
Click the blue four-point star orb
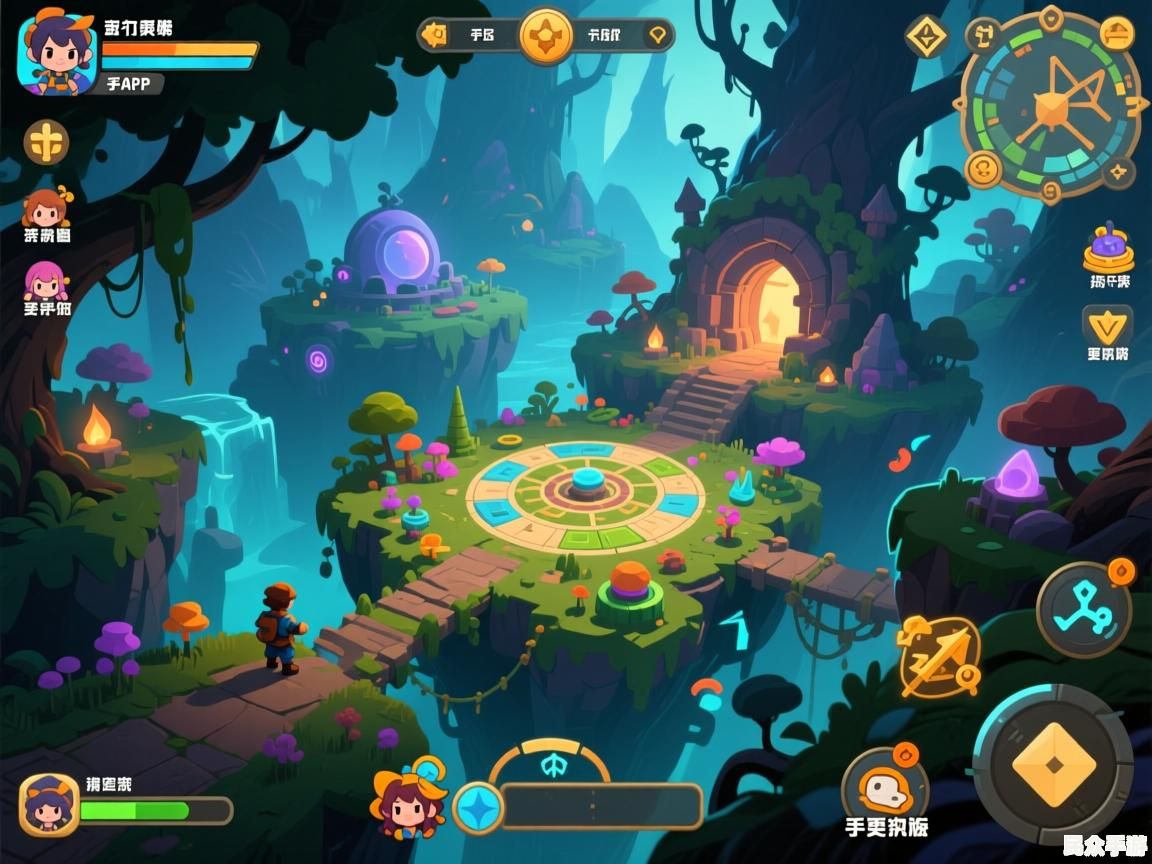(x=477, y=808)
